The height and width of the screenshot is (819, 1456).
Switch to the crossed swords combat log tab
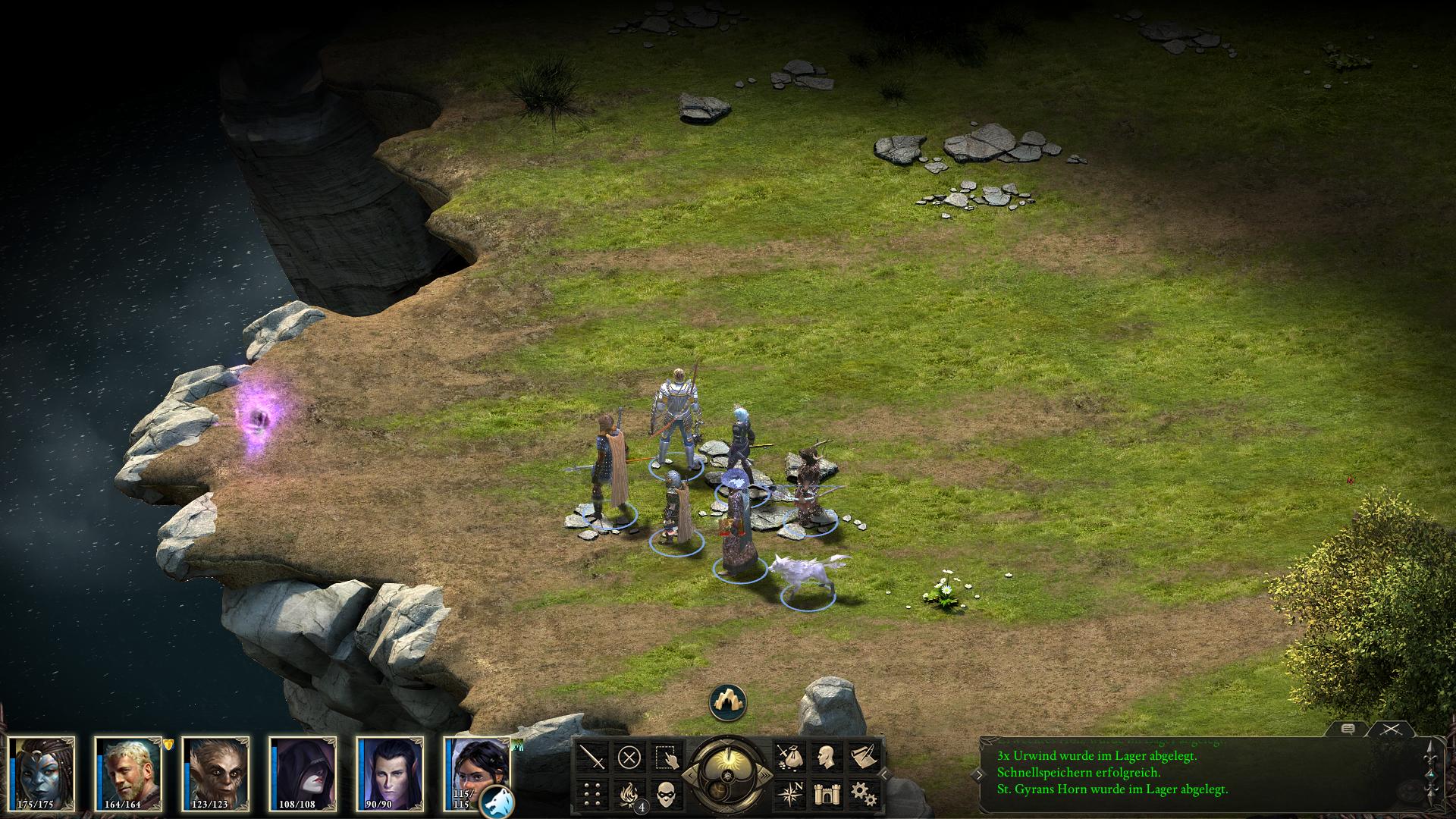tap(1389, 730)
